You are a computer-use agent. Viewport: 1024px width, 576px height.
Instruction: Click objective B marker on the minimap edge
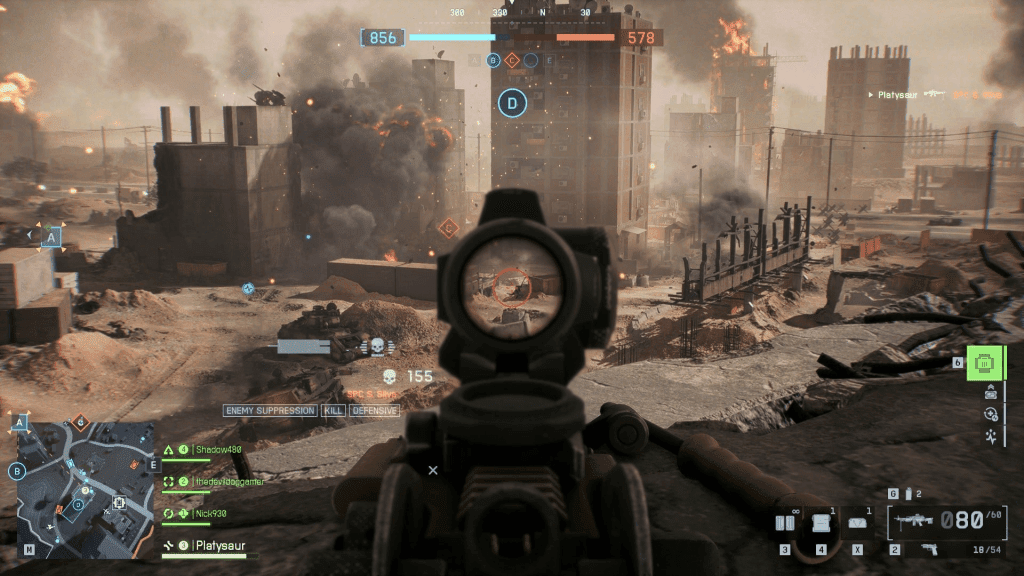point(17,471)
